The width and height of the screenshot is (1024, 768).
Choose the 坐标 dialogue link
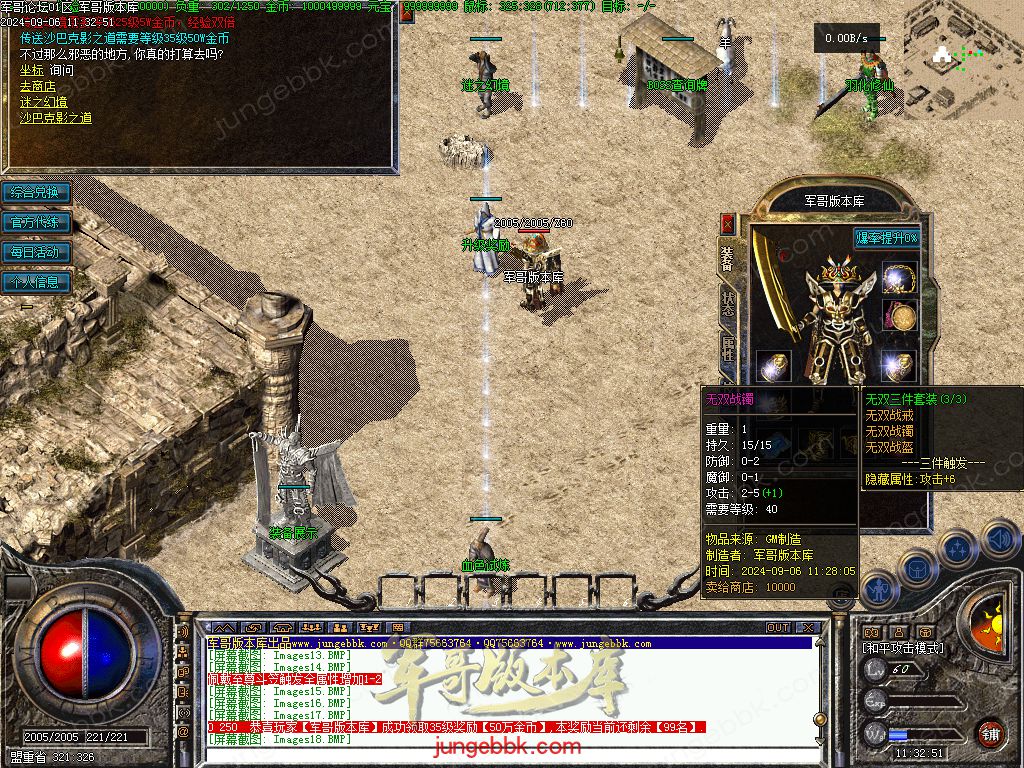coord(31,70)
